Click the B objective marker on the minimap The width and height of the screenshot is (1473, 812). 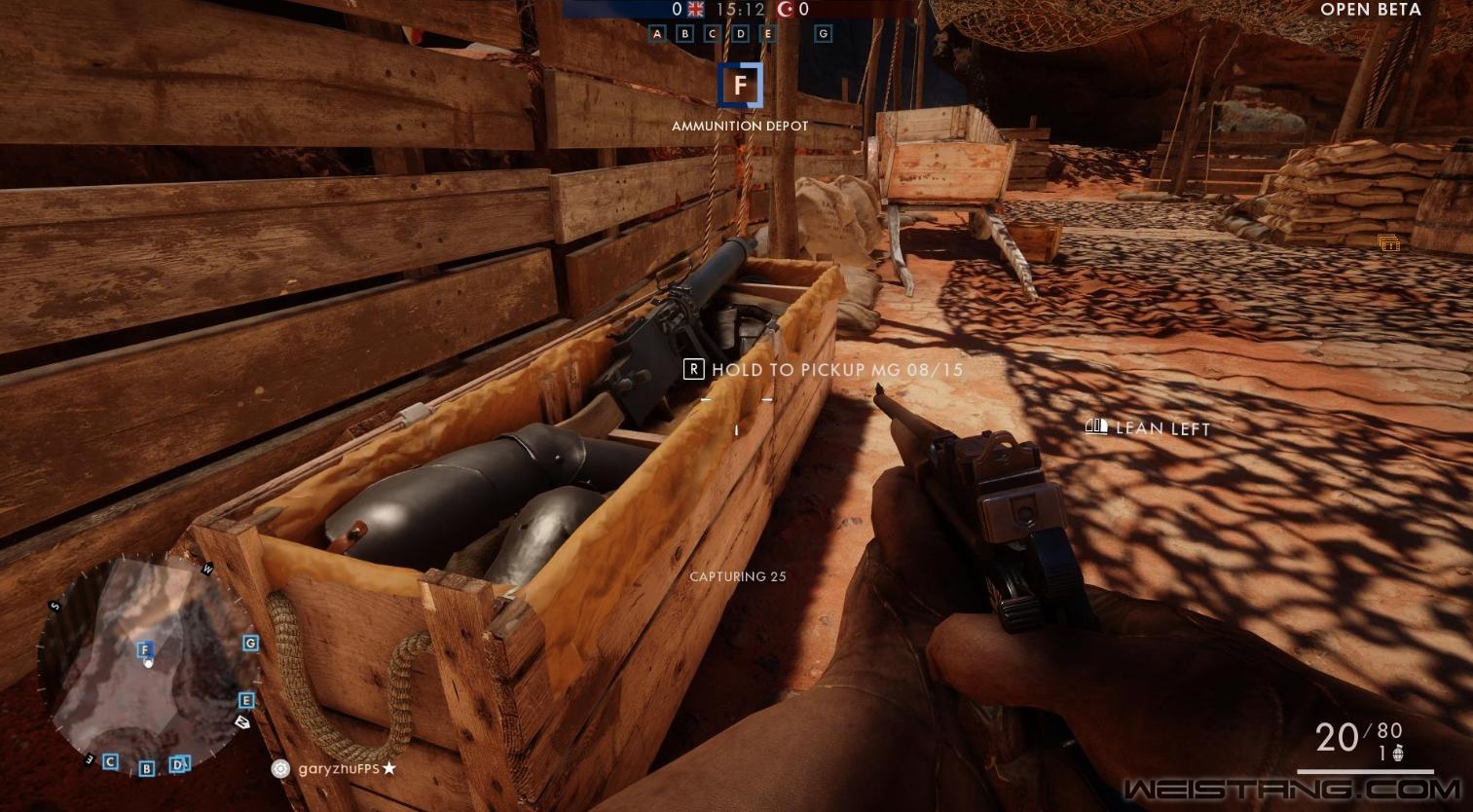147,768
